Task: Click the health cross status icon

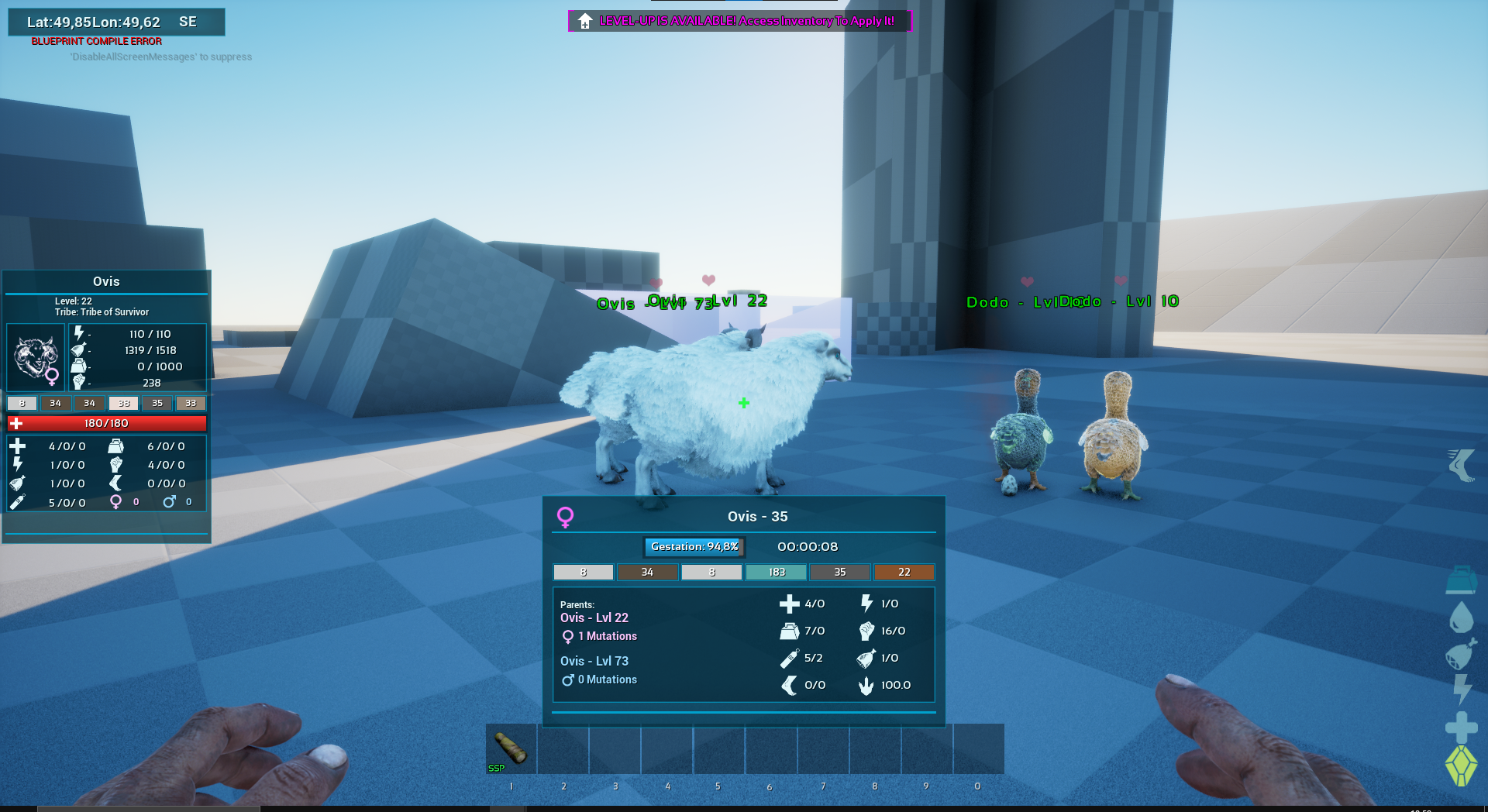Action: coord(1461,727)
